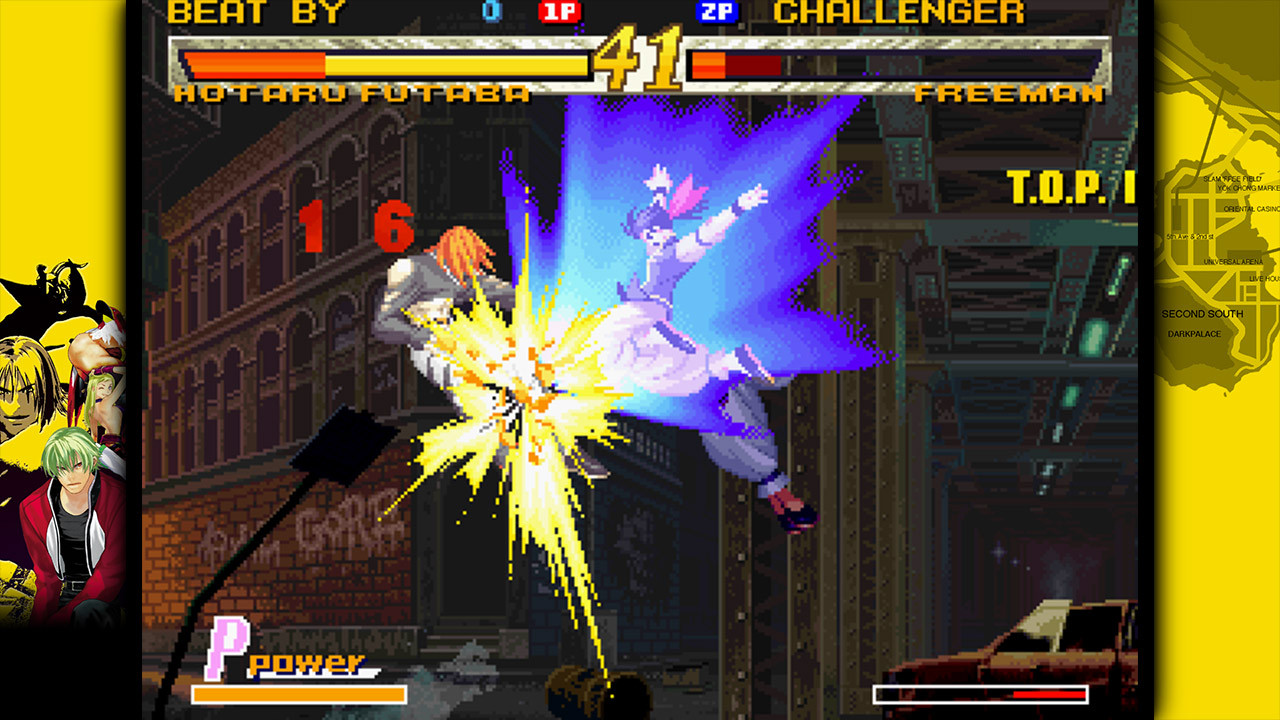
Task: Click the red 1P badge
Action: pyautogui.click(x=561, y=13)
